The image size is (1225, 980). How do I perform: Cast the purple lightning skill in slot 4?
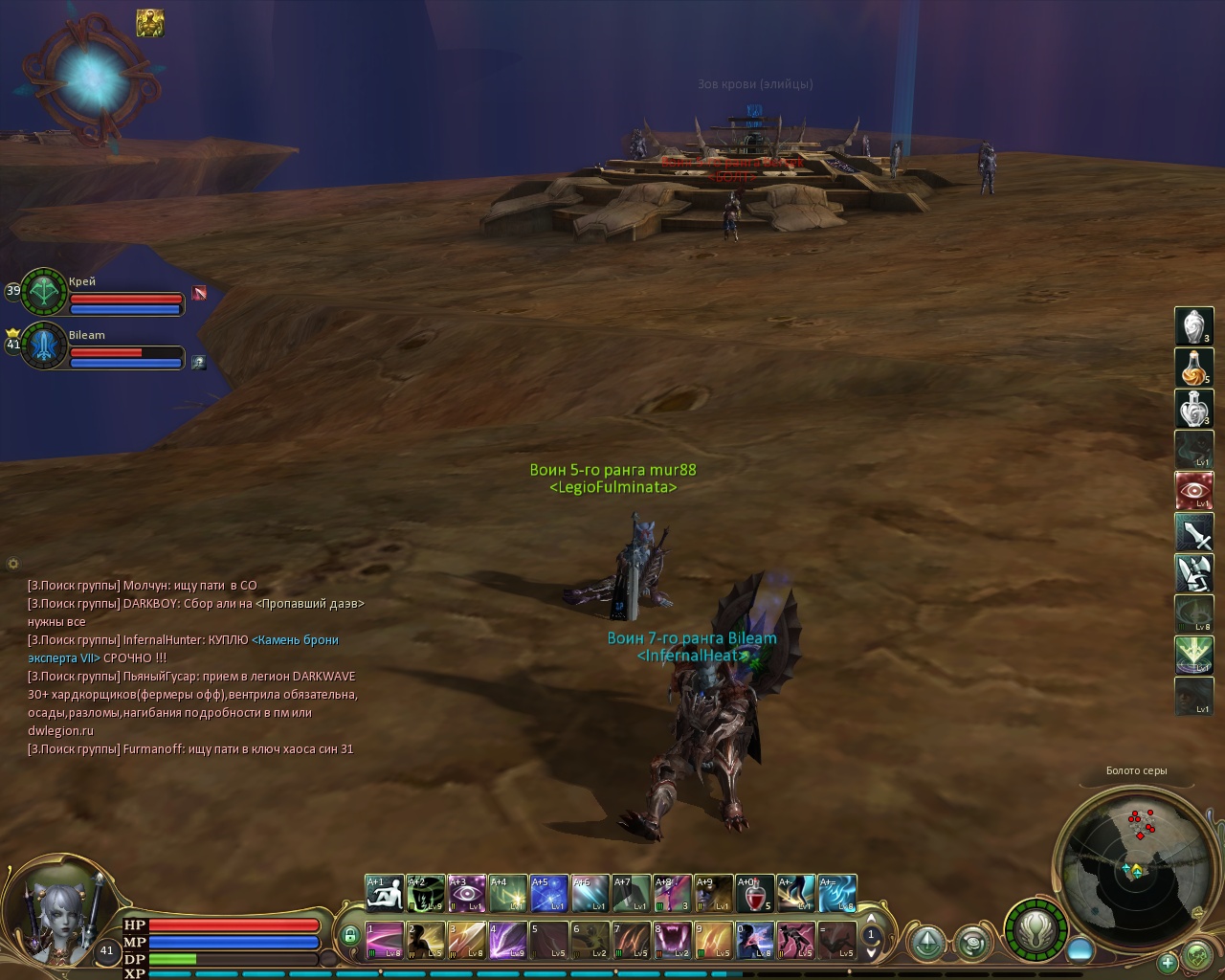(x=507, y=940)
